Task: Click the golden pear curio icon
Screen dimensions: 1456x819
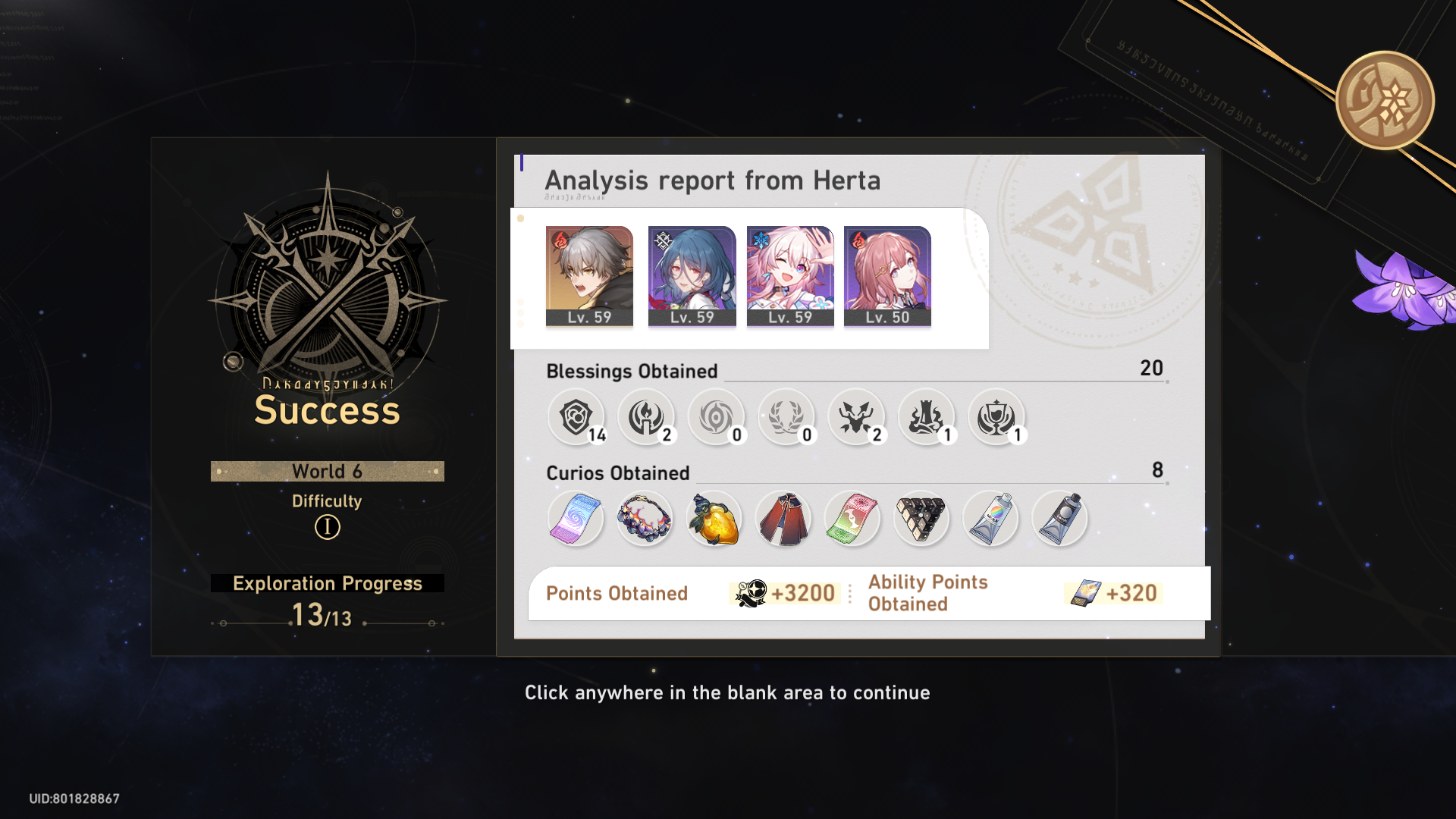Action: pyautogui.click(x=714, y=519)
